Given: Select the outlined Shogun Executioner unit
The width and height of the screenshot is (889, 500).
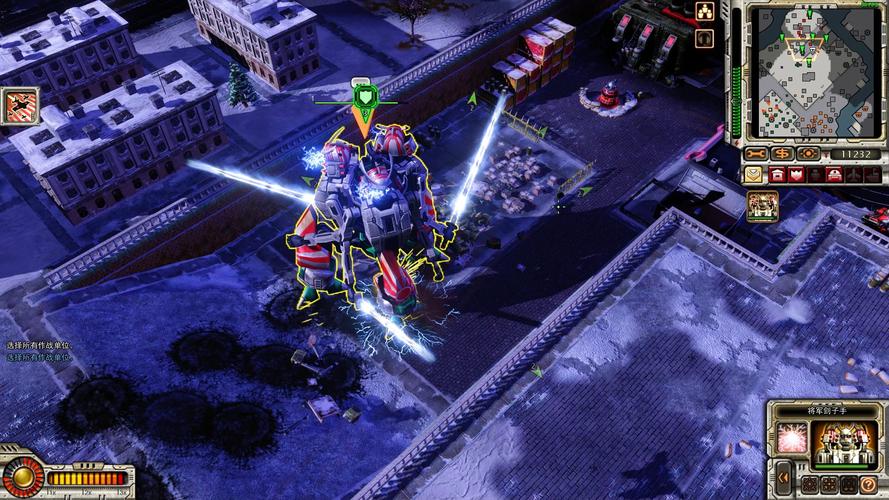Looking at the screenshot, I should pos(365,215).
